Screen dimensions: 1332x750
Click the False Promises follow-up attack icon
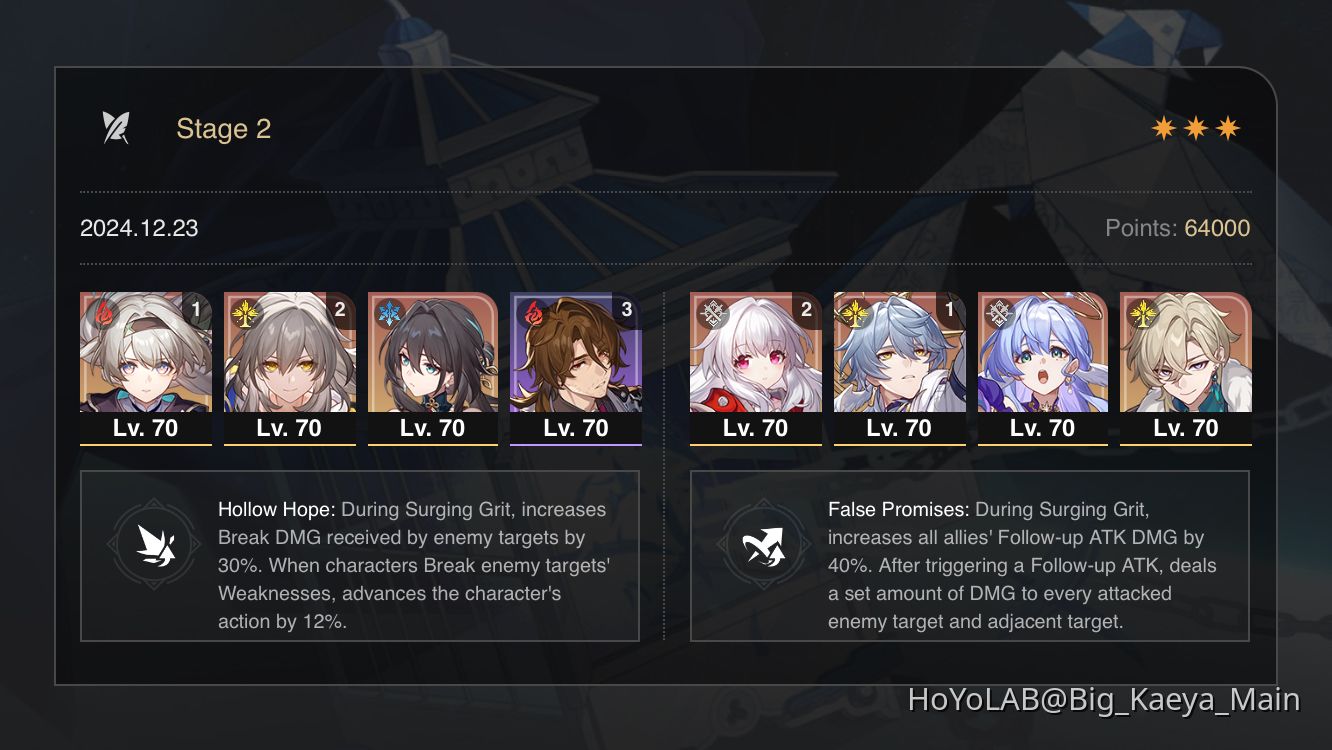click(x=763, y=544)
